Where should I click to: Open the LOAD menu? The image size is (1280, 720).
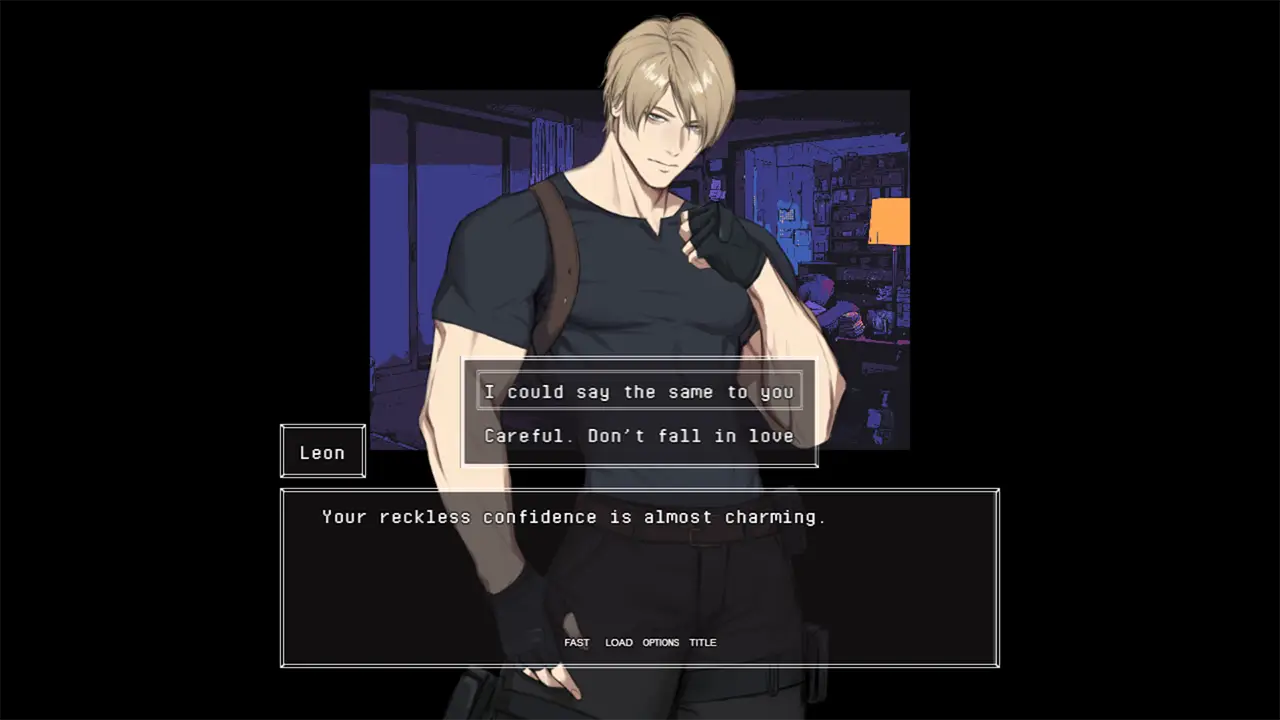[619, 642]
